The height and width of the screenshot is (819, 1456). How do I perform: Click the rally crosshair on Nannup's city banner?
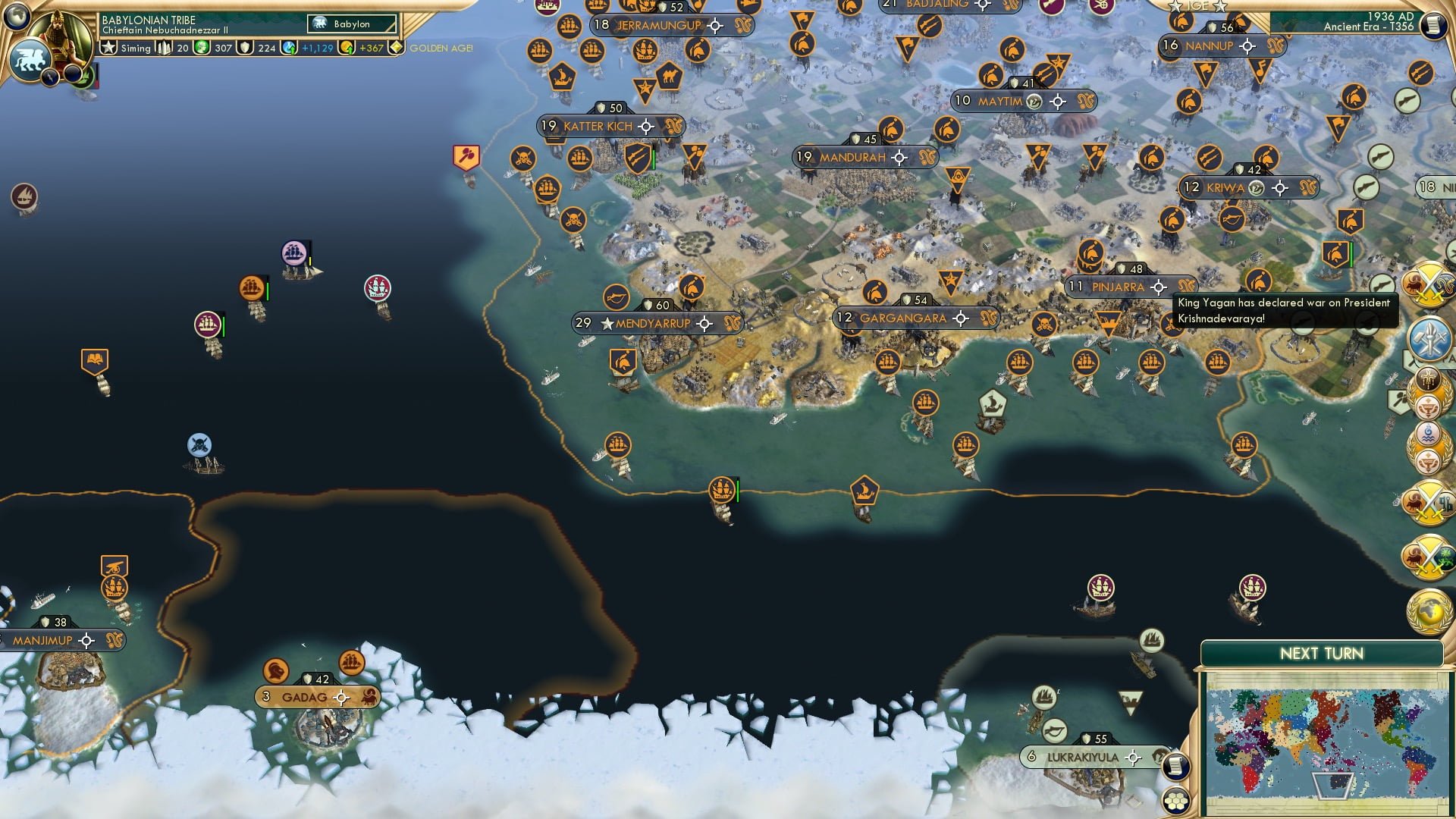pyautogui.click(x=1246, y=45)
